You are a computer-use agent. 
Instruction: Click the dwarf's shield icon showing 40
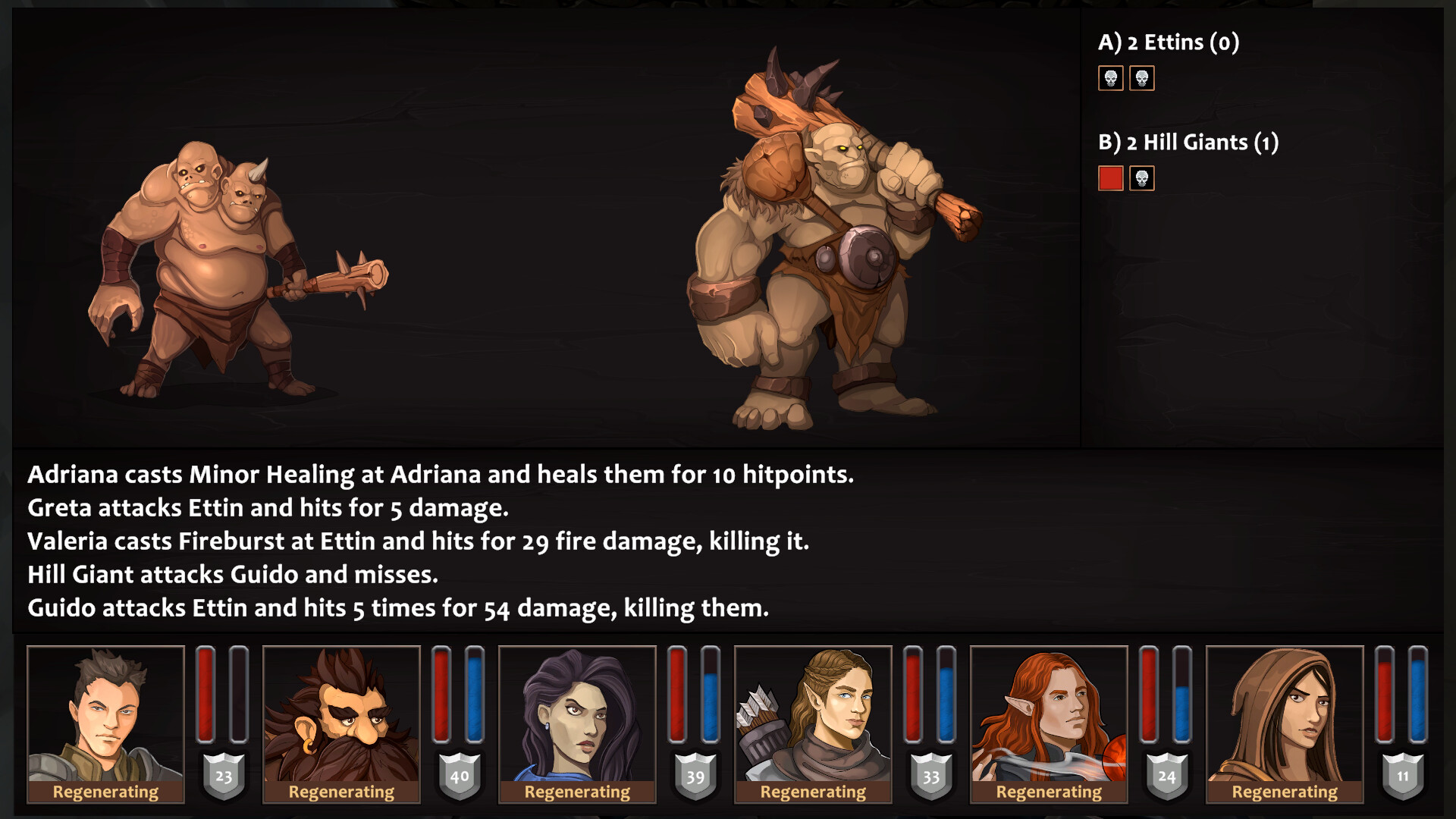459,776
